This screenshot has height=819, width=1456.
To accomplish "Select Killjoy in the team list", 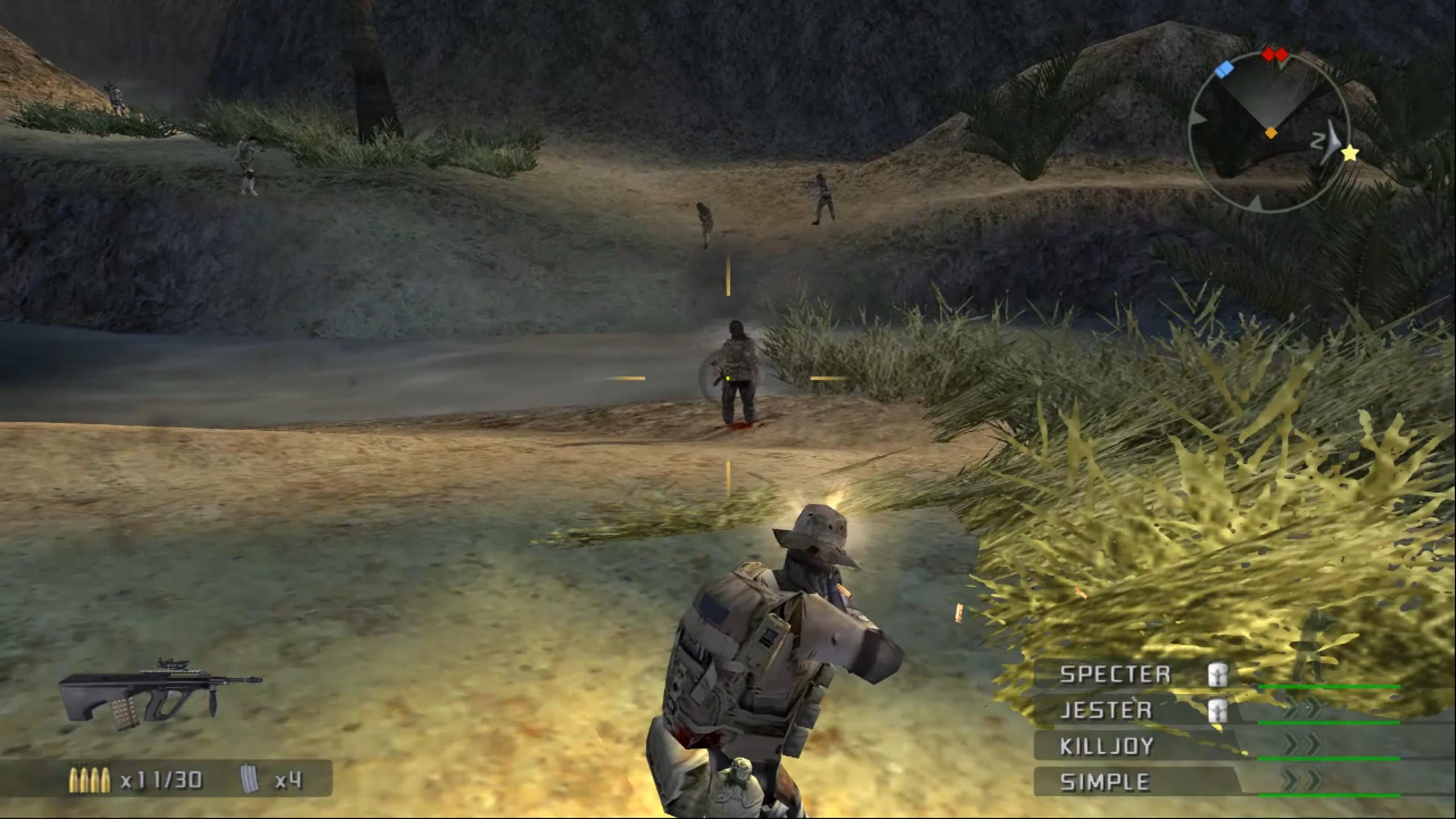I will click(1106, 746).
